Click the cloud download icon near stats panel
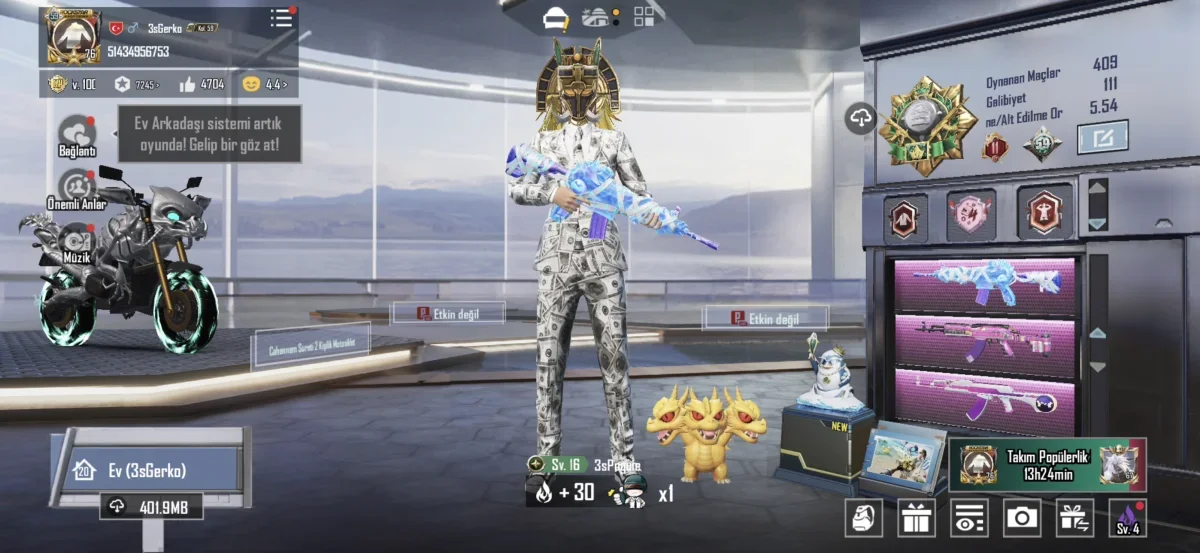The image size is (1200, 553). [861, 118]
